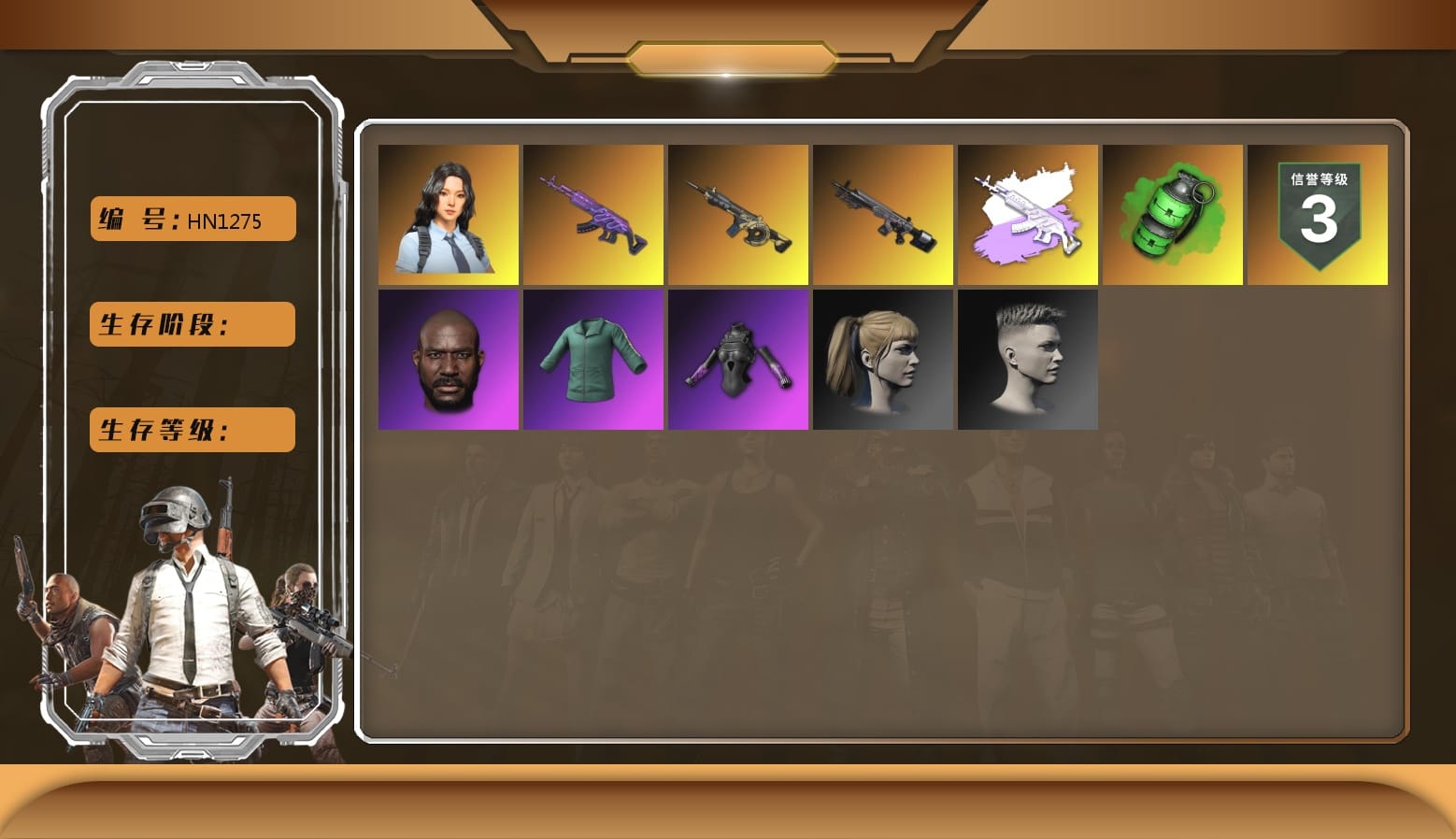Image resolution: width=1456 pixels, height=839 pixels.
Task: Select the purple AKM weapon skin icon
Action: 592,213
